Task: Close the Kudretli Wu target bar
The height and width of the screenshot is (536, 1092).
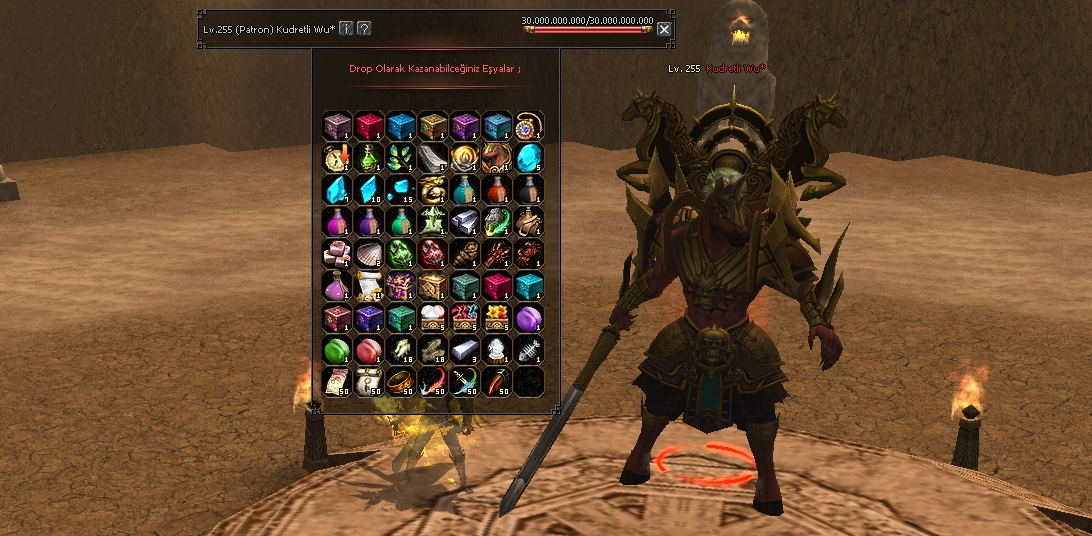Action: [664, 29]
